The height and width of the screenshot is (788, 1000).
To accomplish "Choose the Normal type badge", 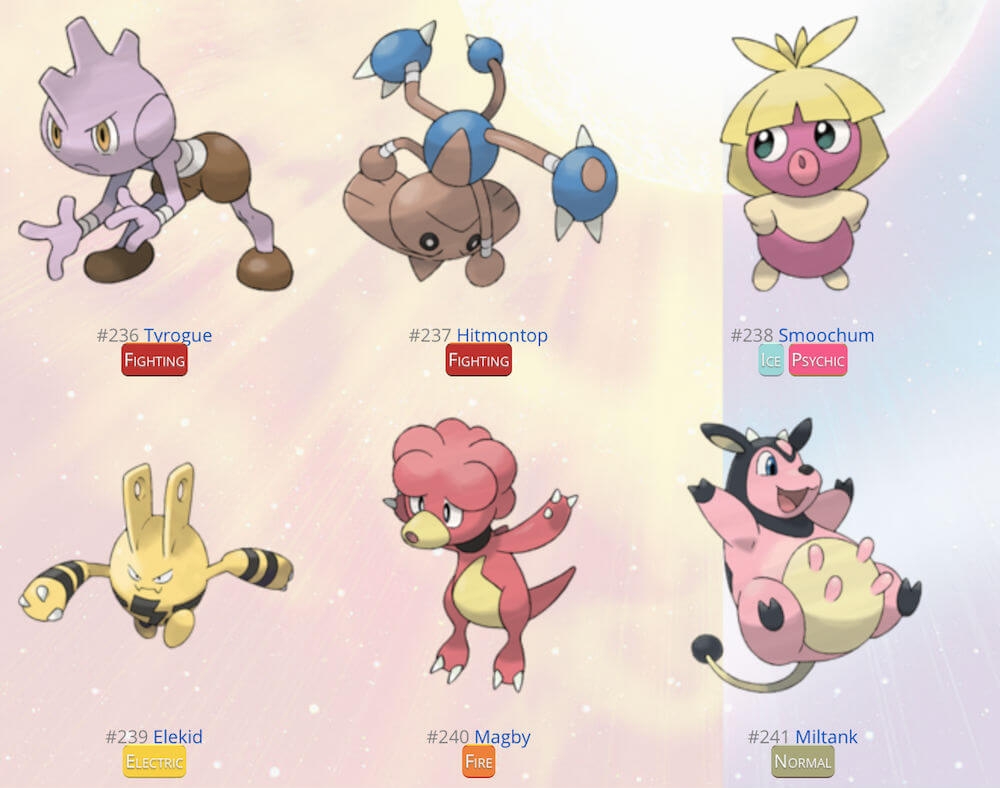I will [x=803, y=762].
